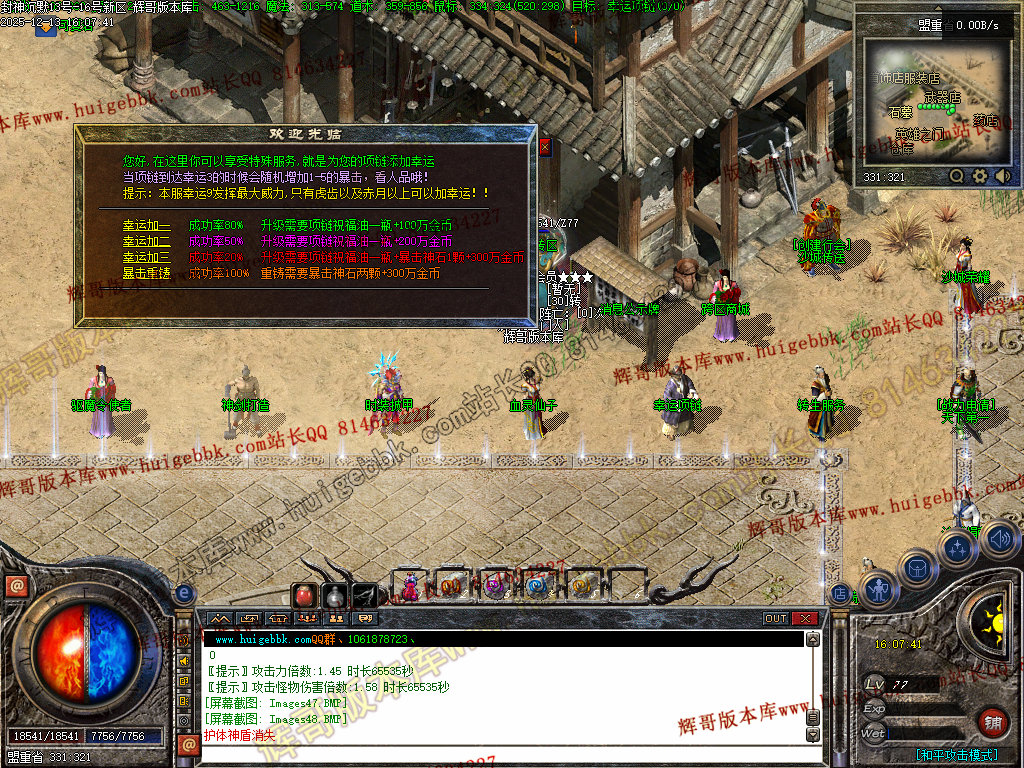Toggle sound with the round speaker button

coord(999,539)
